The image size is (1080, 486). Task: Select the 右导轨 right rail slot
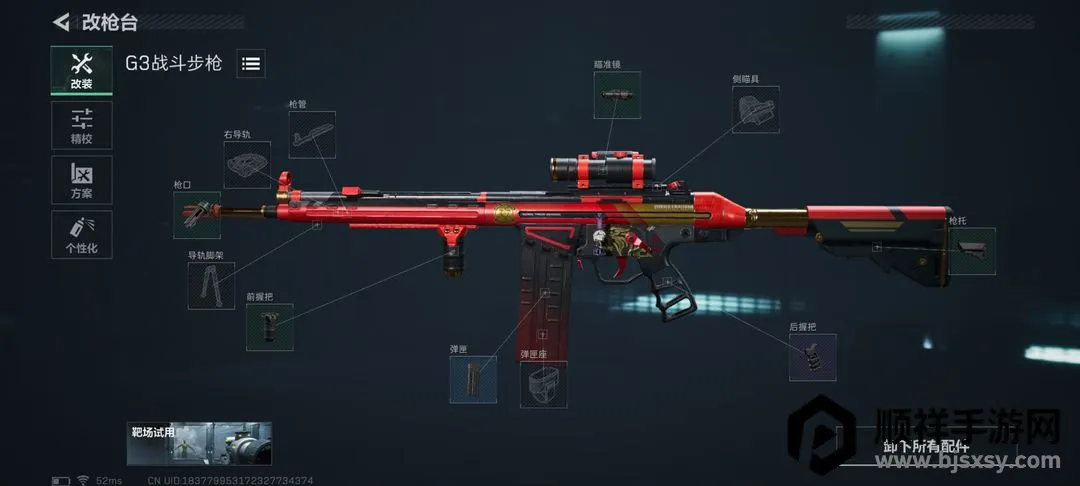(247, 164)
